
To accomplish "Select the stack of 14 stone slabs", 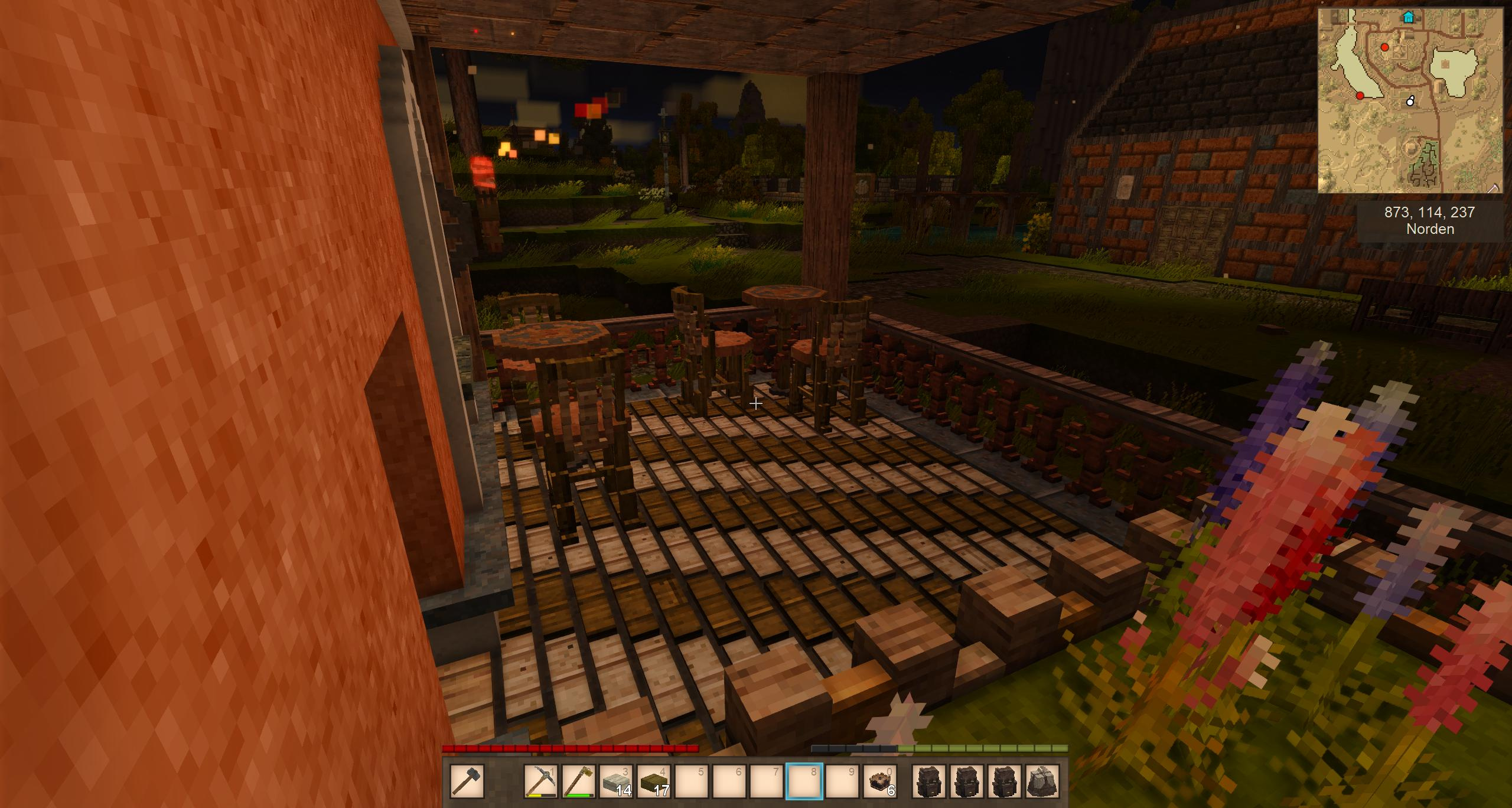I will click(x=615, y=781).
